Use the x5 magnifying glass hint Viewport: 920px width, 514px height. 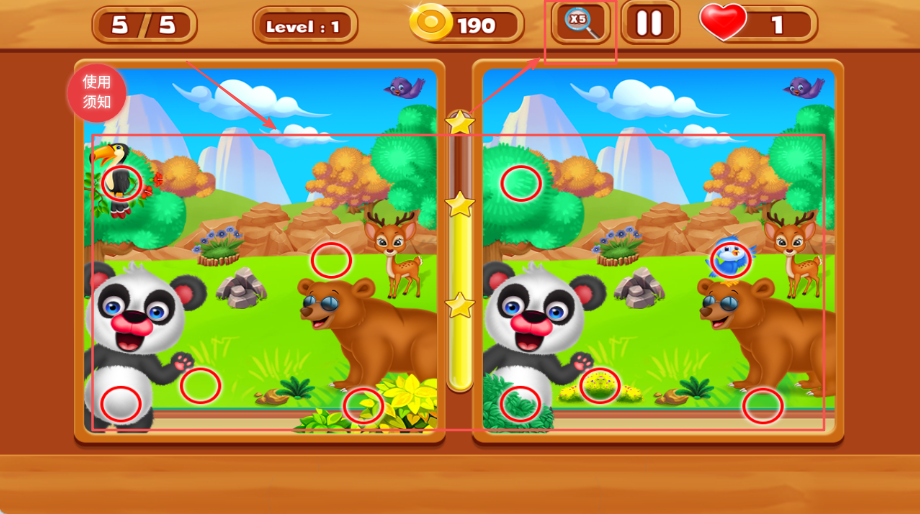point(581,23)
